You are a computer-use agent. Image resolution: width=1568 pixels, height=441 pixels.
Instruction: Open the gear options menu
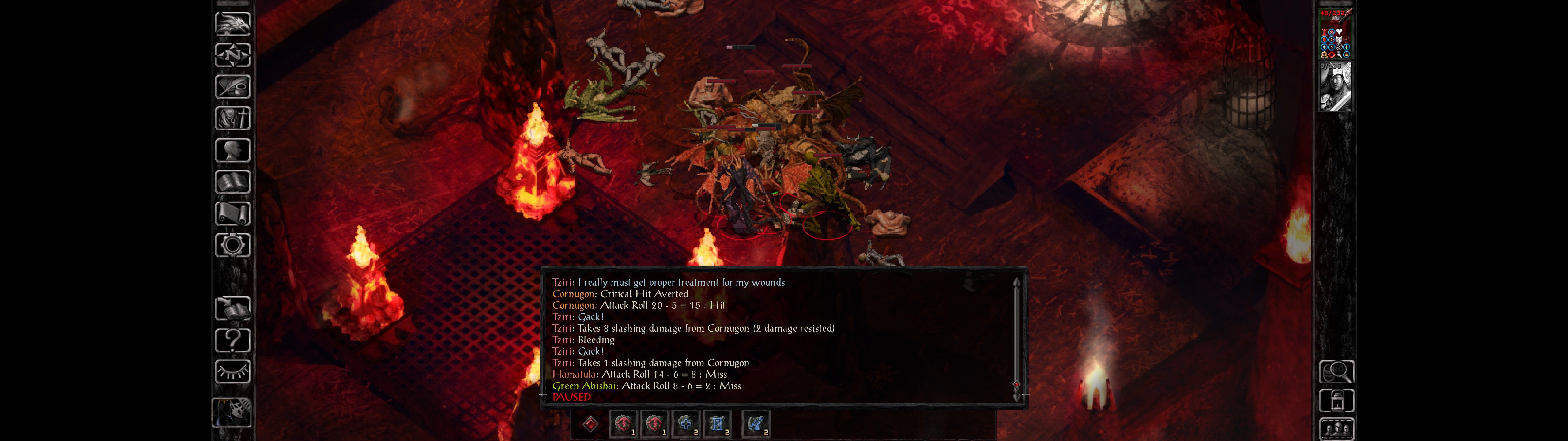click(232, 246)
